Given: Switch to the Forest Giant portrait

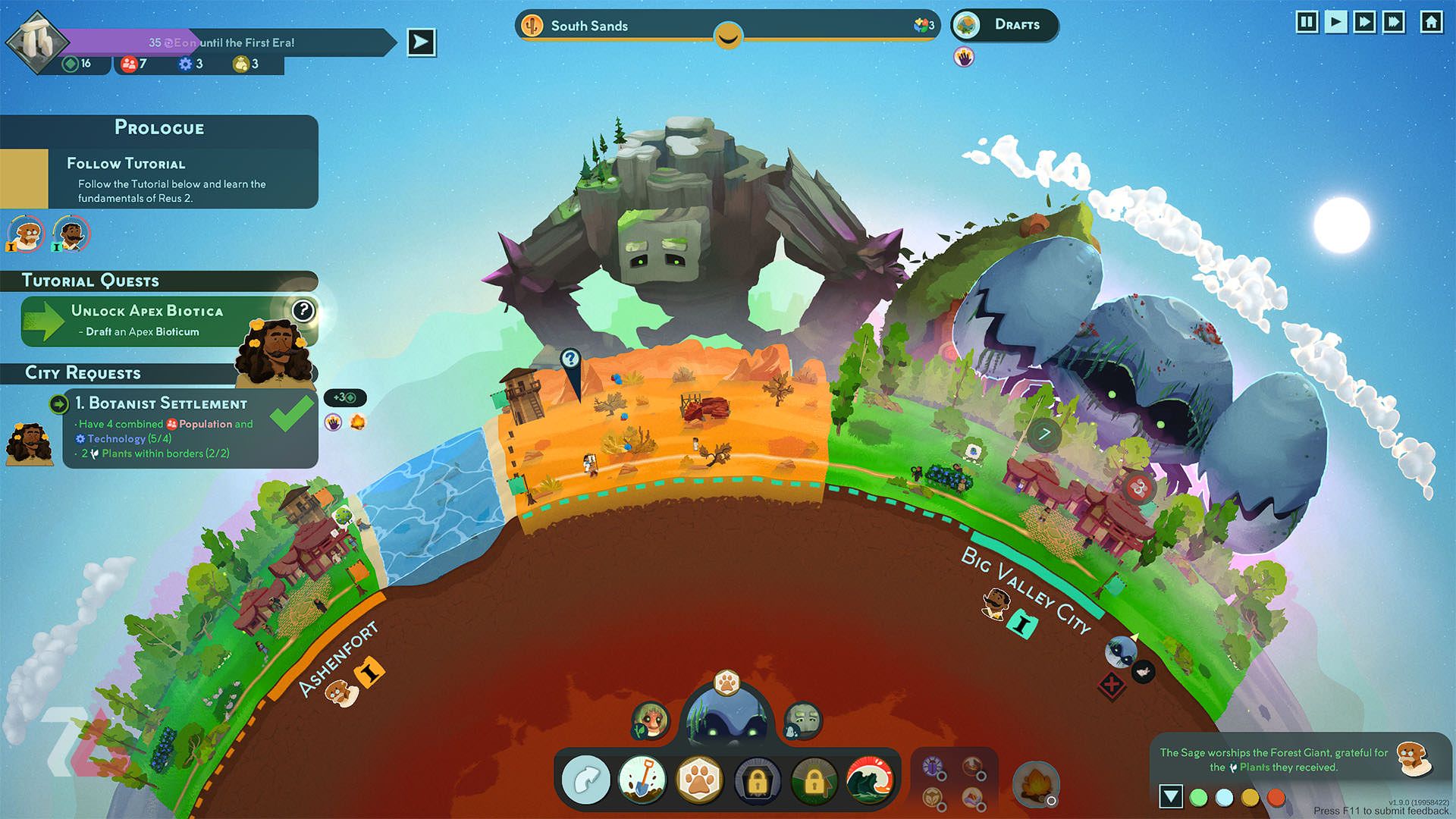Looking at the screenshot, I should tap(651, 719).
